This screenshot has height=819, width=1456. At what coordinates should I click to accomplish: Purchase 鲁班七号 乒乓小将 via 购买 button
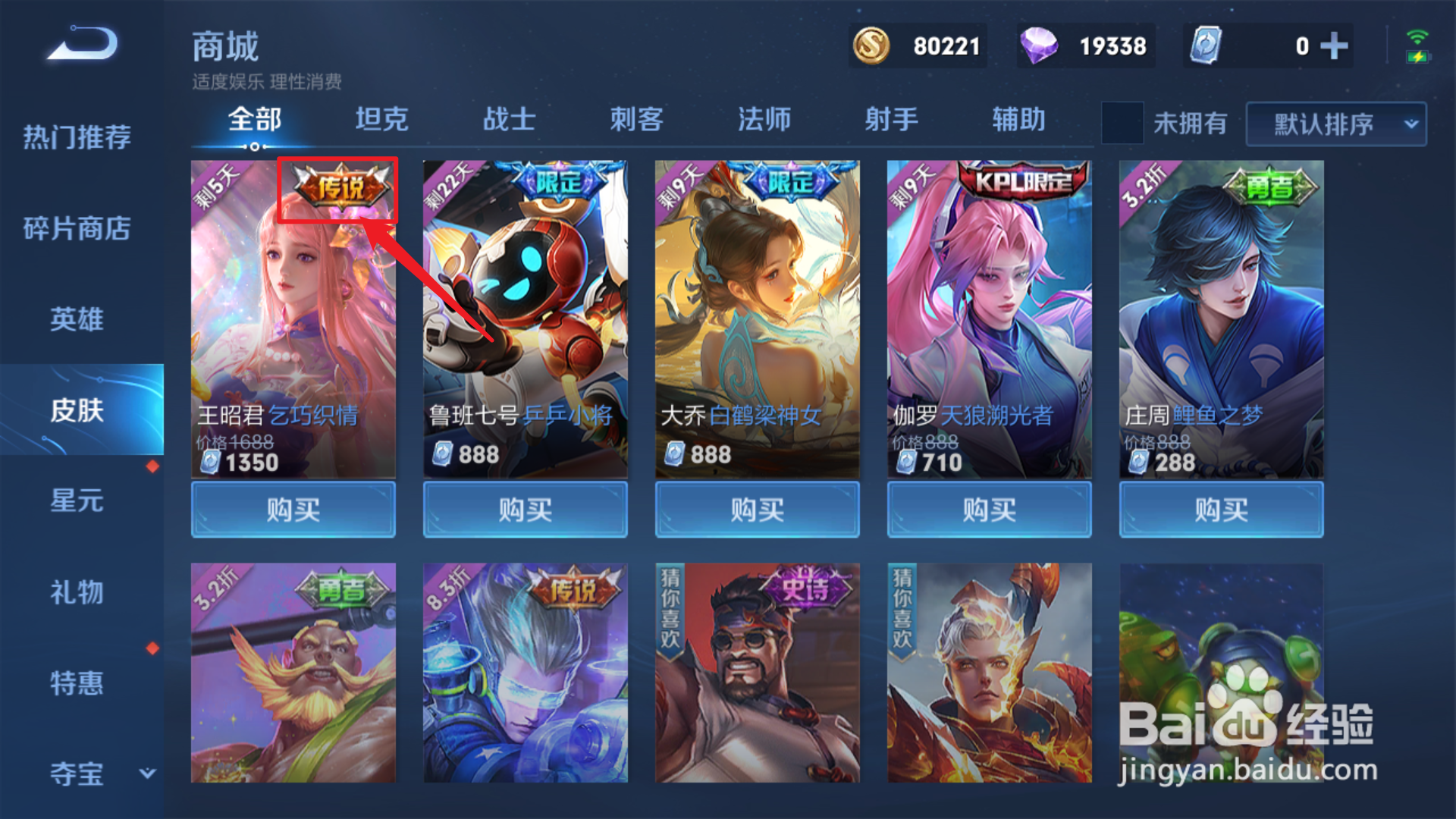coord(525,509)
